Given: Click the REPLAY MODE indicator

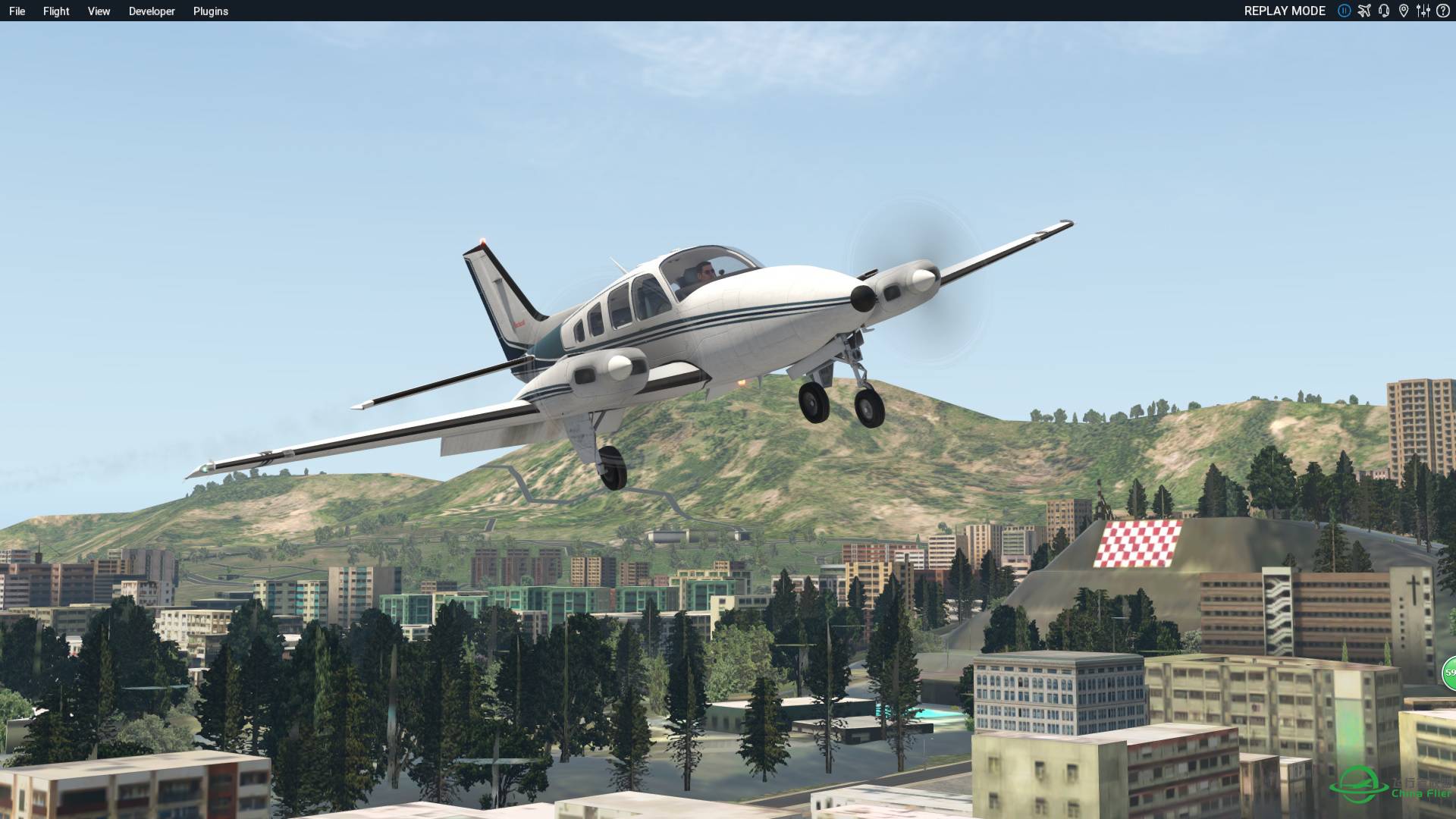Looking at the screenshot, I should coord(1285,11).
